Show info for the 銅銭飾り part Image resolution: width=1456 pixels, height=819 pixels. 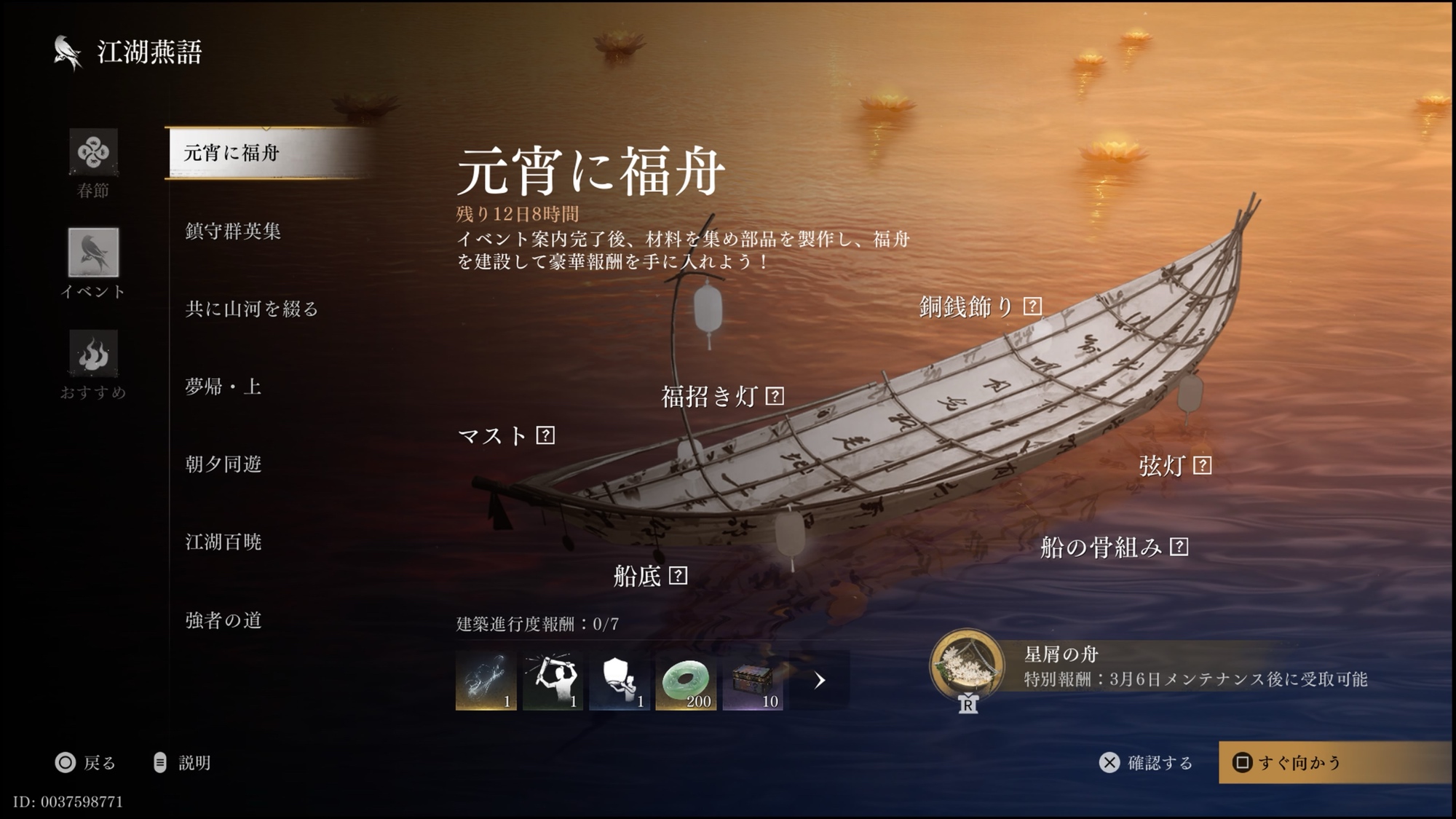[x=1032, y=306]
